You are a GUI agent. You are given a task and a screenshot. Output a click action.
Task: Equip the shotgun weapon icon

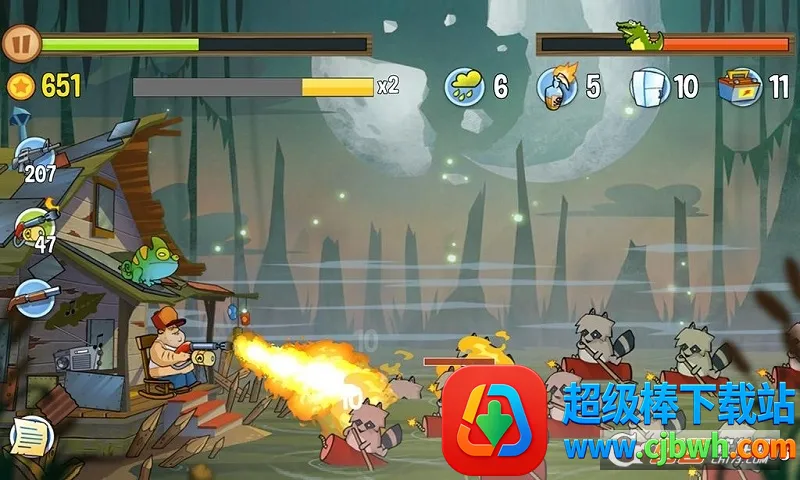click(35, 297)
